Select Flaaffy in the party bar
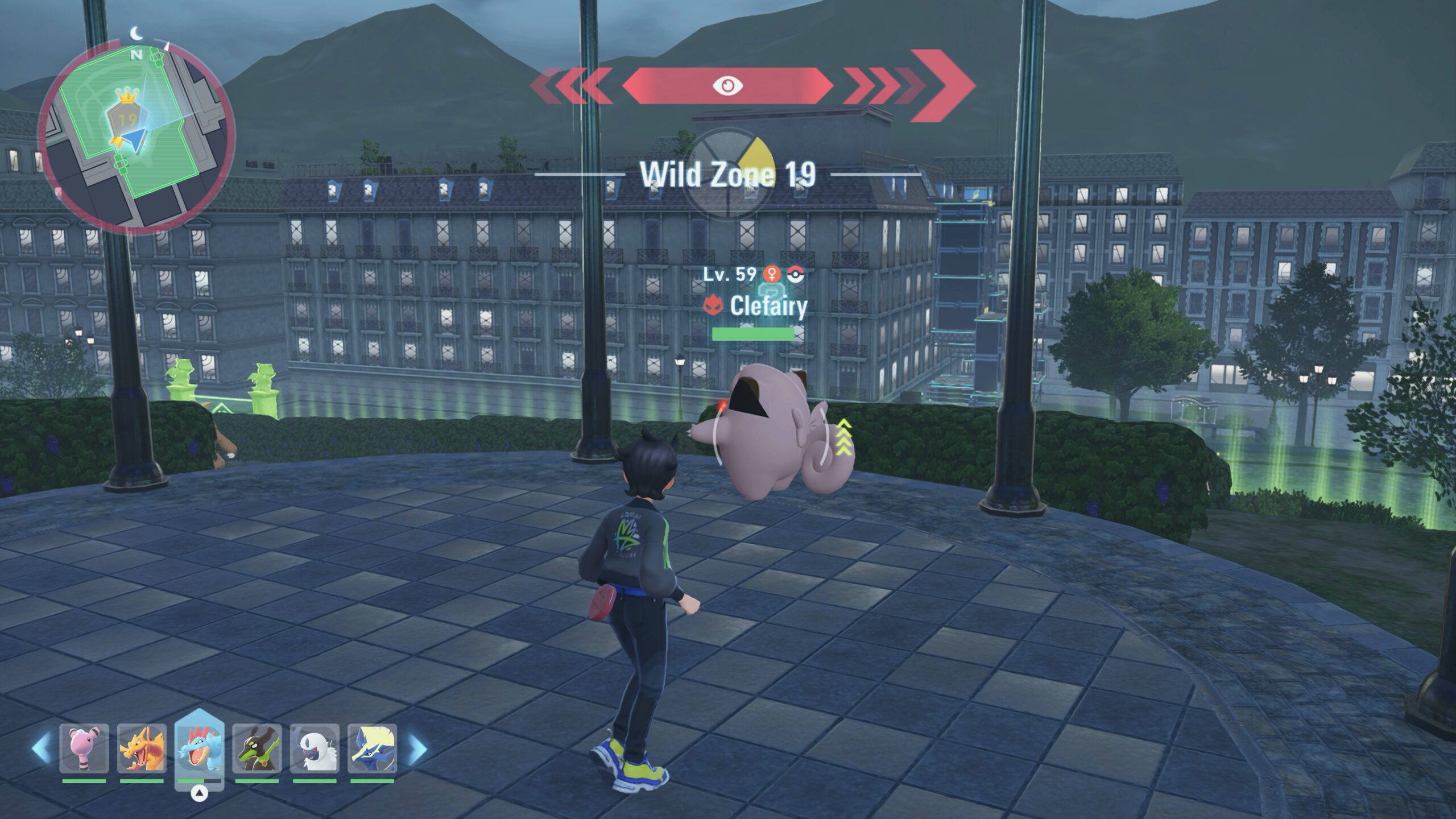This screenshot has width=1456, height=819. [84, 748]
